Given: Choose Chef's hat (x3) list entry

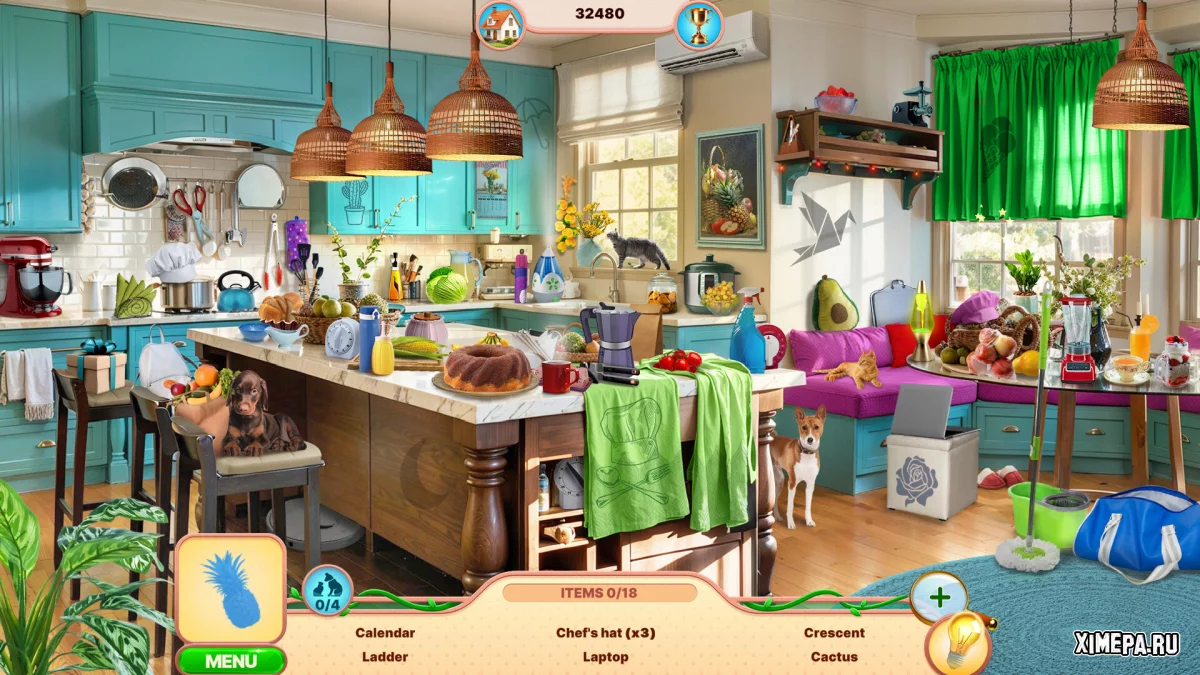Looking at the screenshot, I should tap(606, 633).
